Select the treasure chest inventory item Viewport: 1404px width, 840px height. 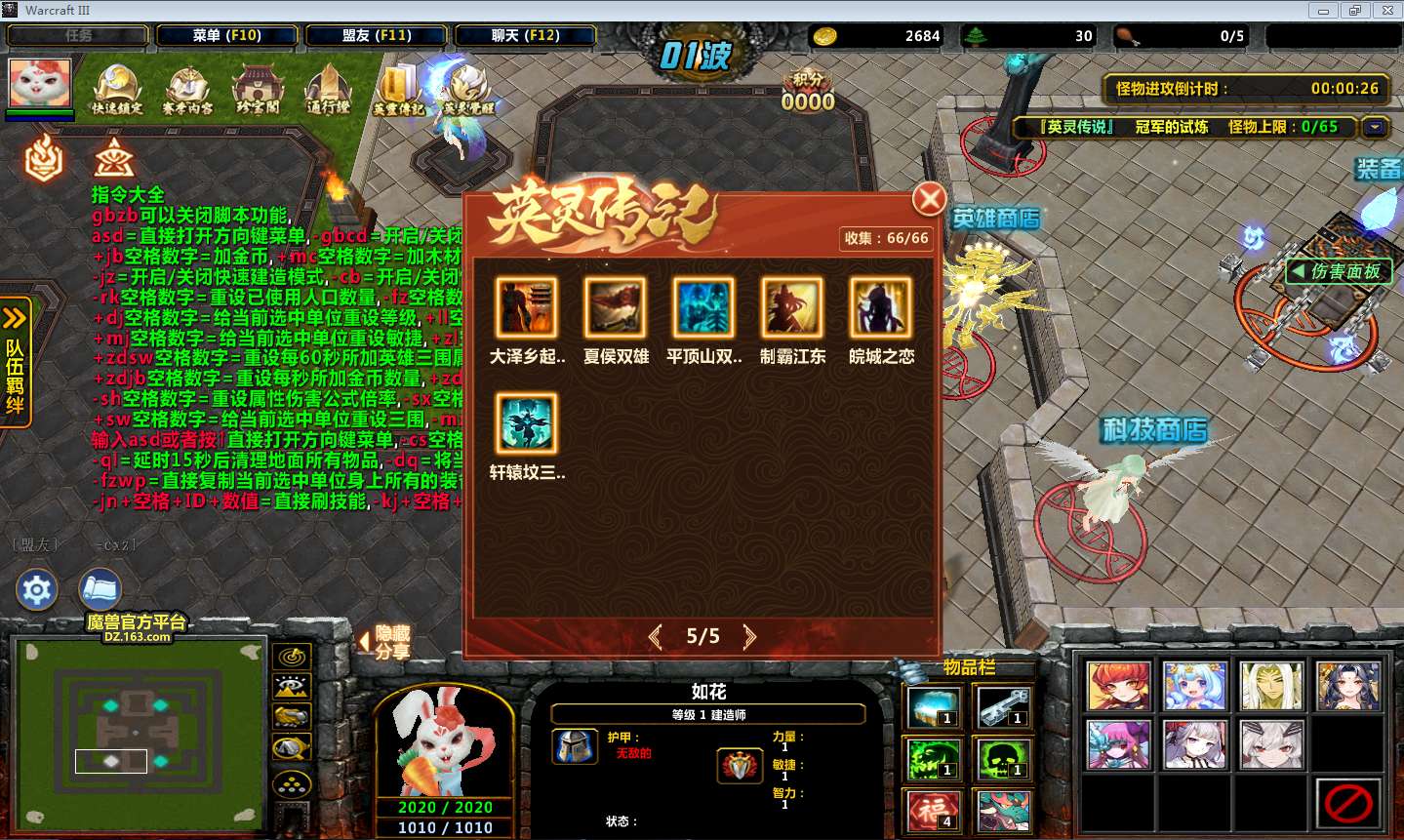pos(934,706)
